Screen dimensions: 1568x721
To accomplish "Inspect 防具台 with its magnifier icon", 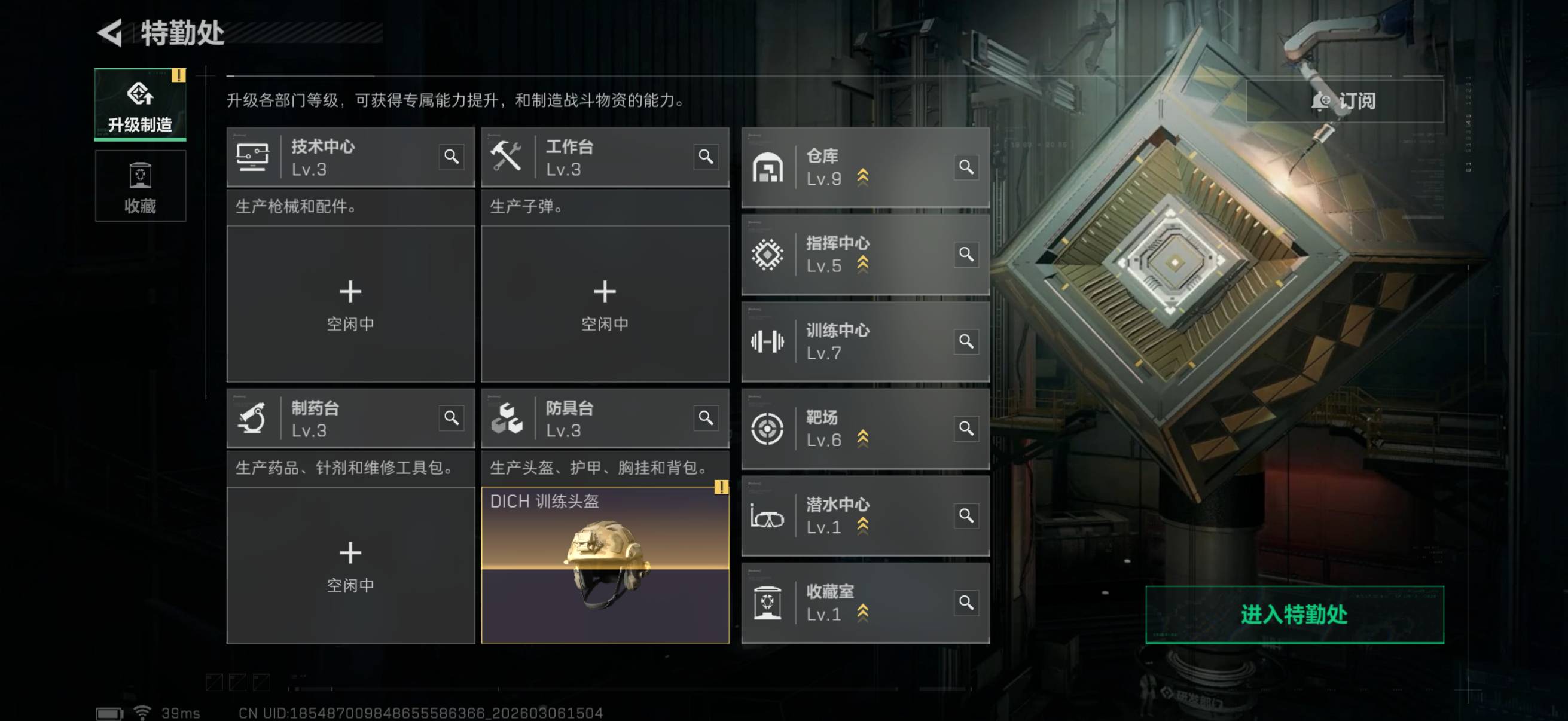I will coord(706,418).
